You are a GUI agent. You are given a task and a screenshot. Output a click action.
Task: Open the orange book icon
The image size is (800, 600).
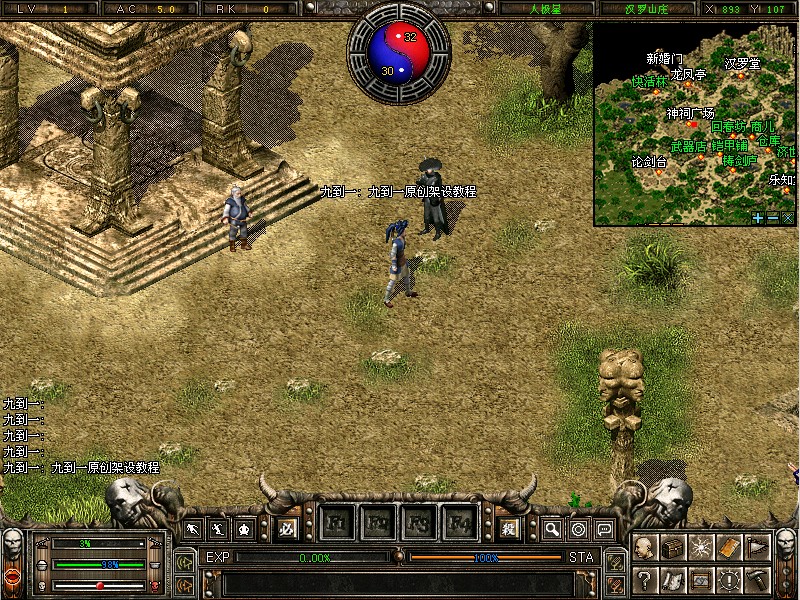point(729,548)
